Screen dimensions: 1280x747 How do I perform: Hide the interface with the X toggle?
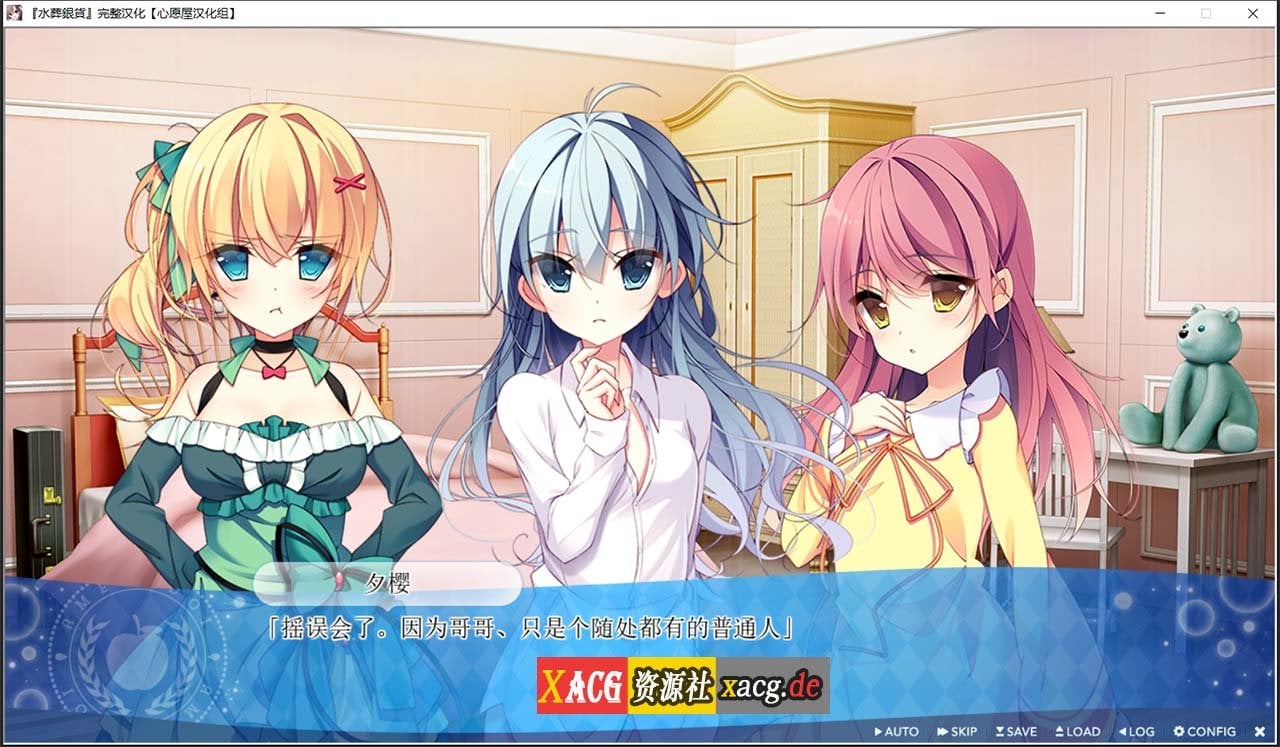(x=1260, y=731)
